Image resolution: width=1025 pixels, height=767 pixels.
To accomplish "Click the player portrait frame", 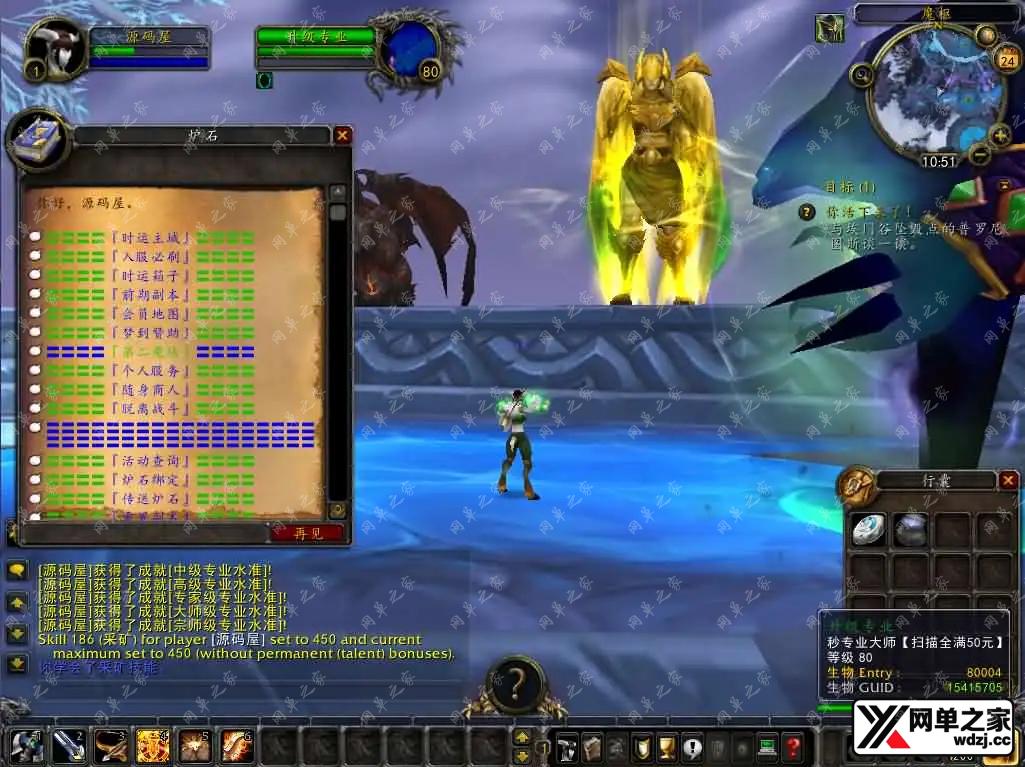I will tap(54, 48).
